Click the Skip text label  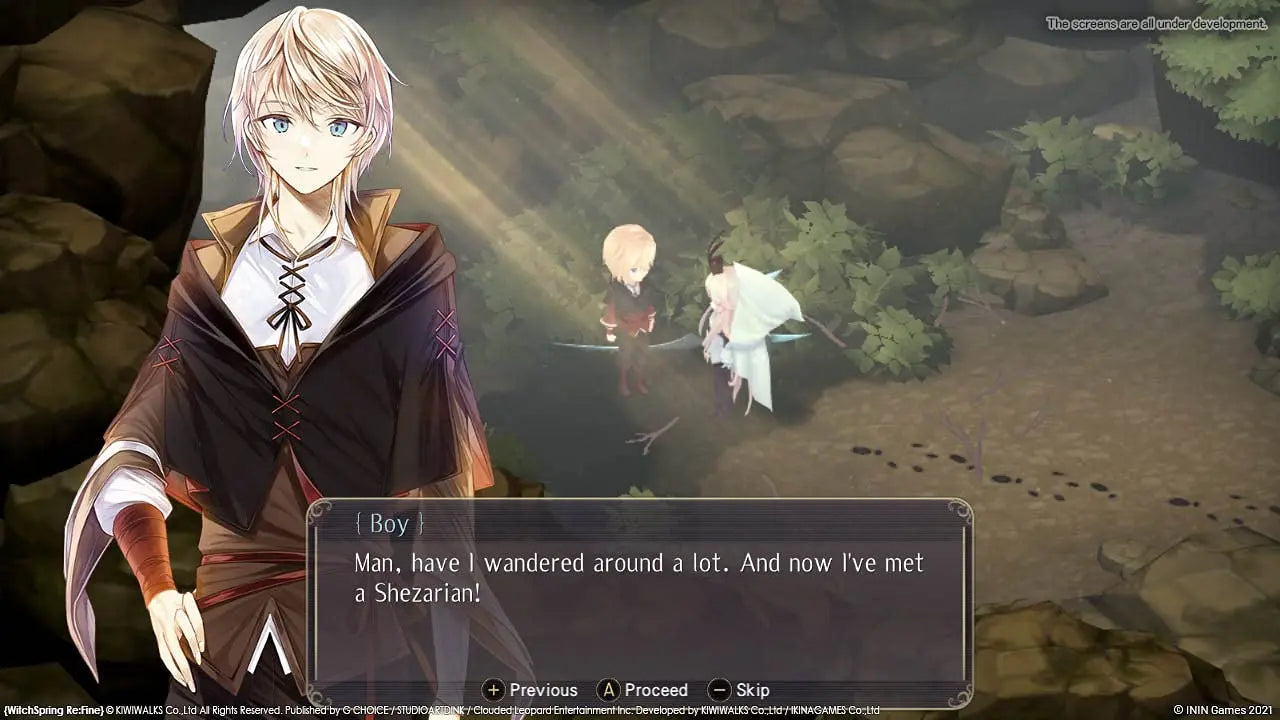tap(755, 690)
